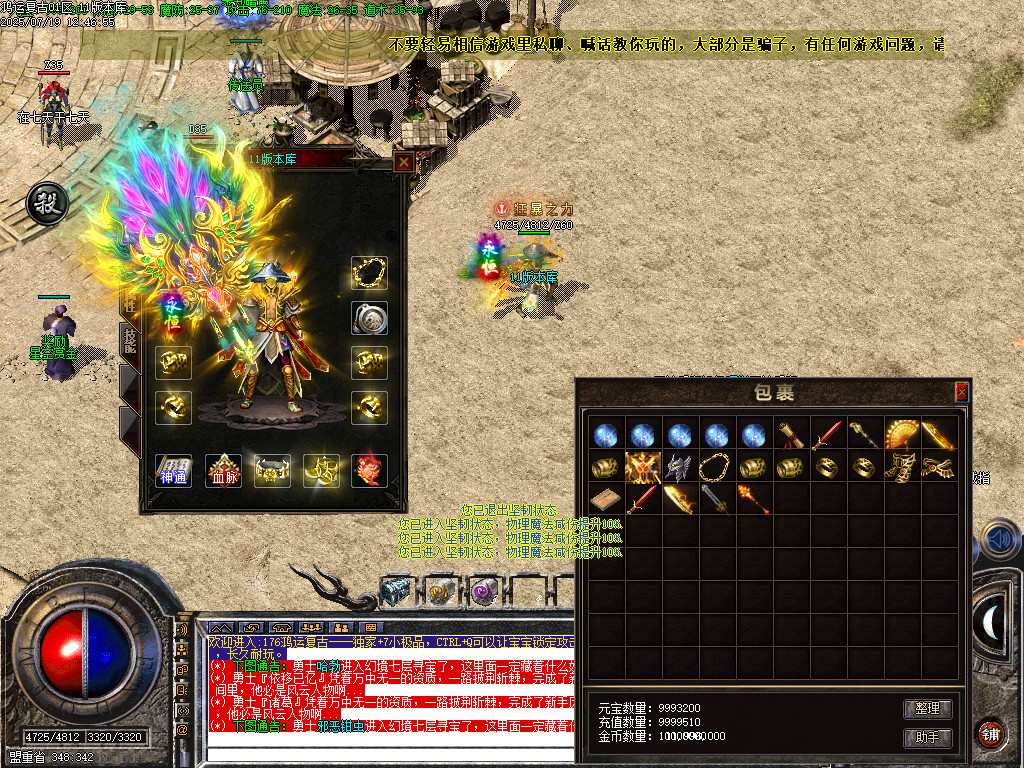Open the 助手 assistant button
This screenshot has height=768, width=1024.
927,737
